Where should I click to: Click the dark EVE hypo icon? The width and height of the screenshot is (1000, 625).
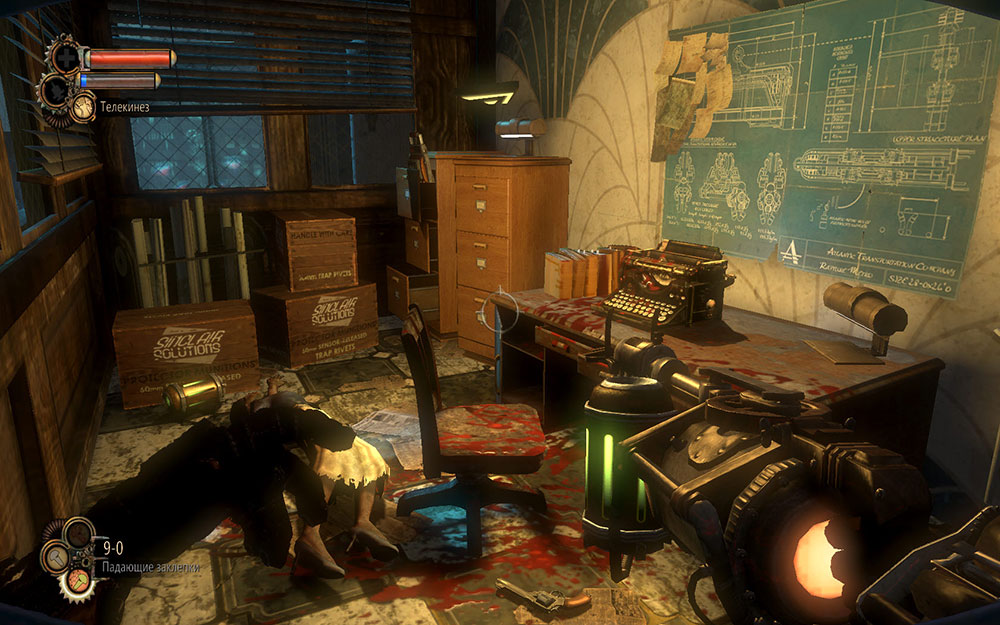click(x=55, y=91)
